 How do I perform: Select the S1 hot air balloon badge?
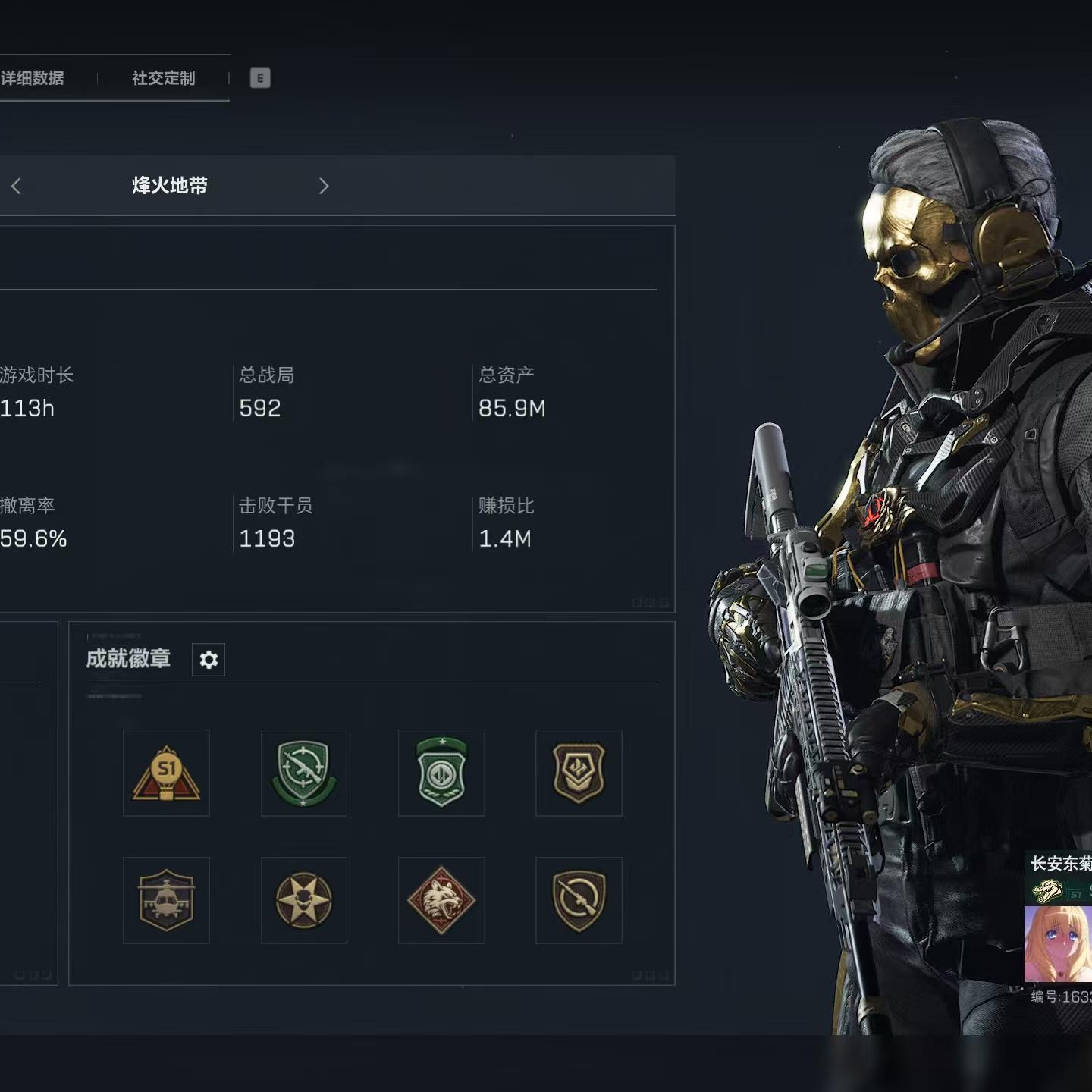167,773
